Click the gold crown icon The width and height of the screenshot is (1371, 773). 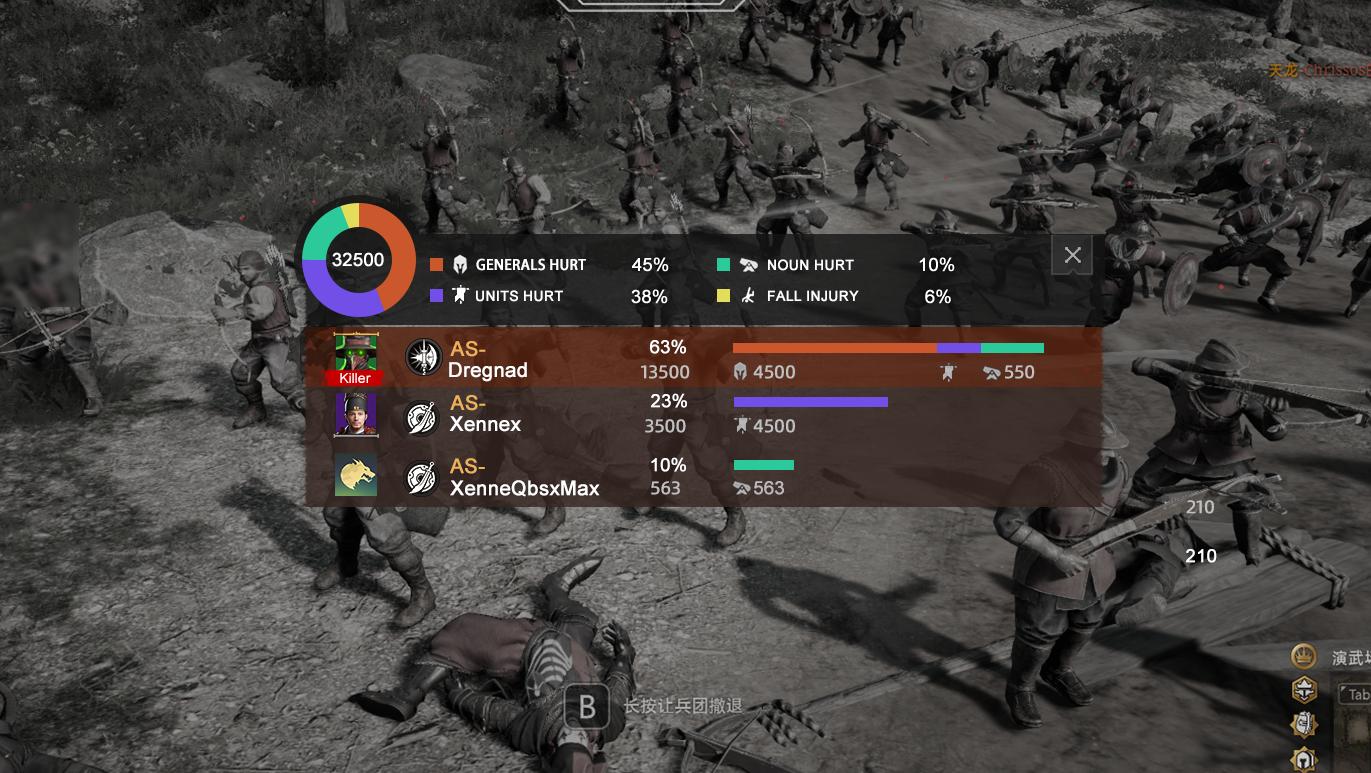[1303, 657]
